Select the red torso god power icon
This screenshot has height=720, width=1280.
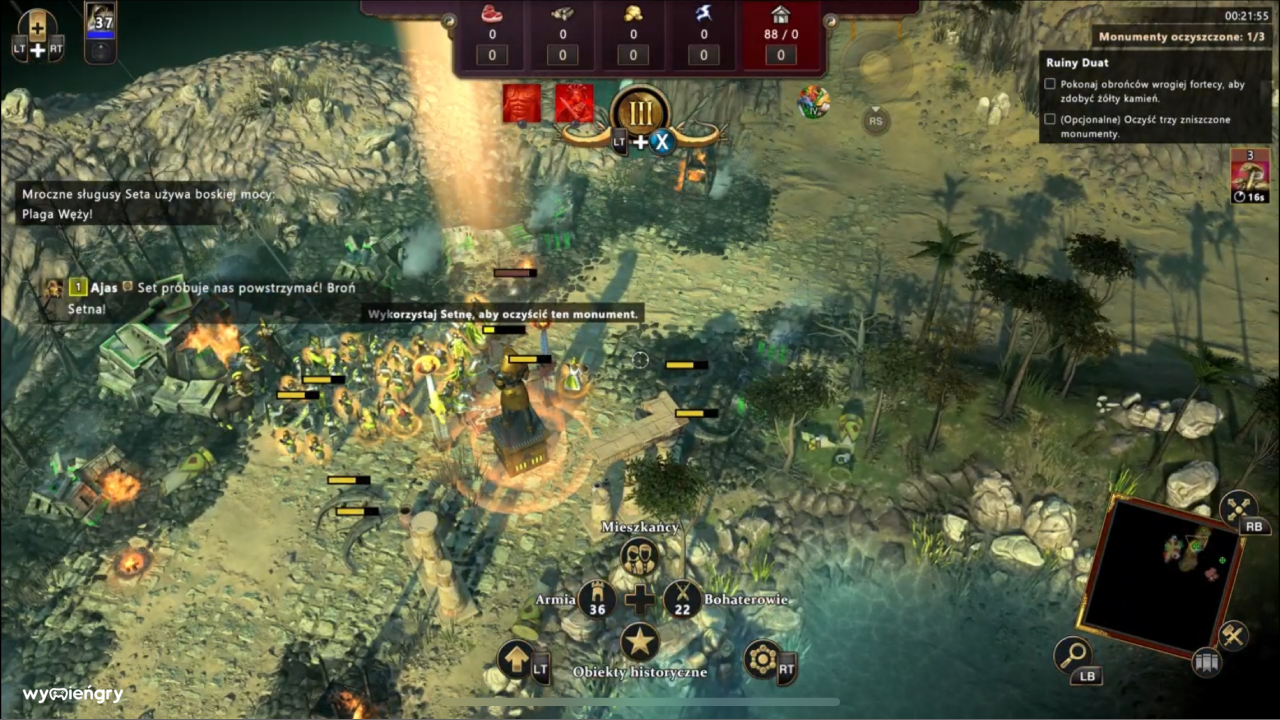tap(522, 103)
